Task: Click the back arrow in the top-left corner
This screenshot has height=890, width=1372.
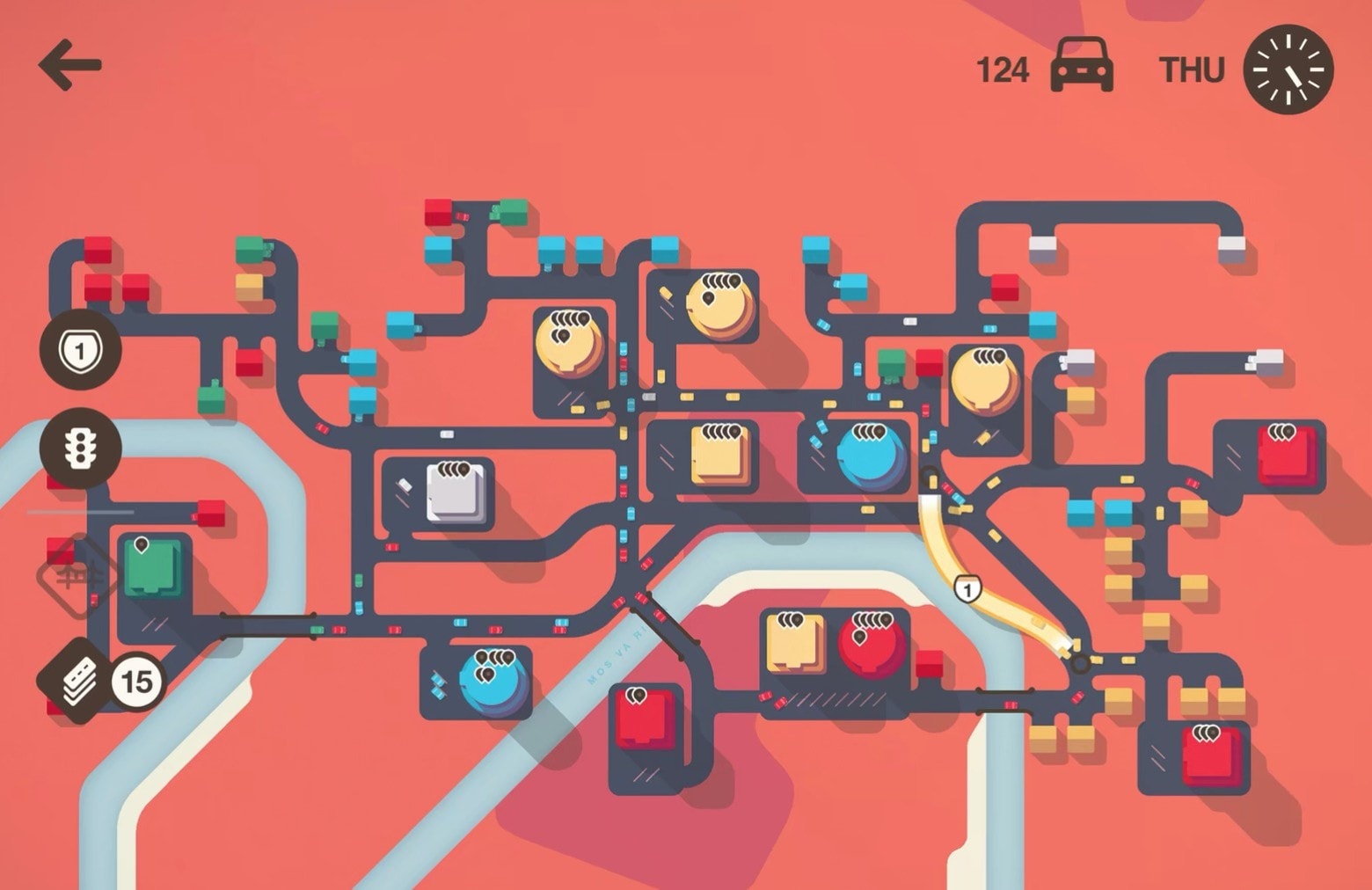Action: 70,64
